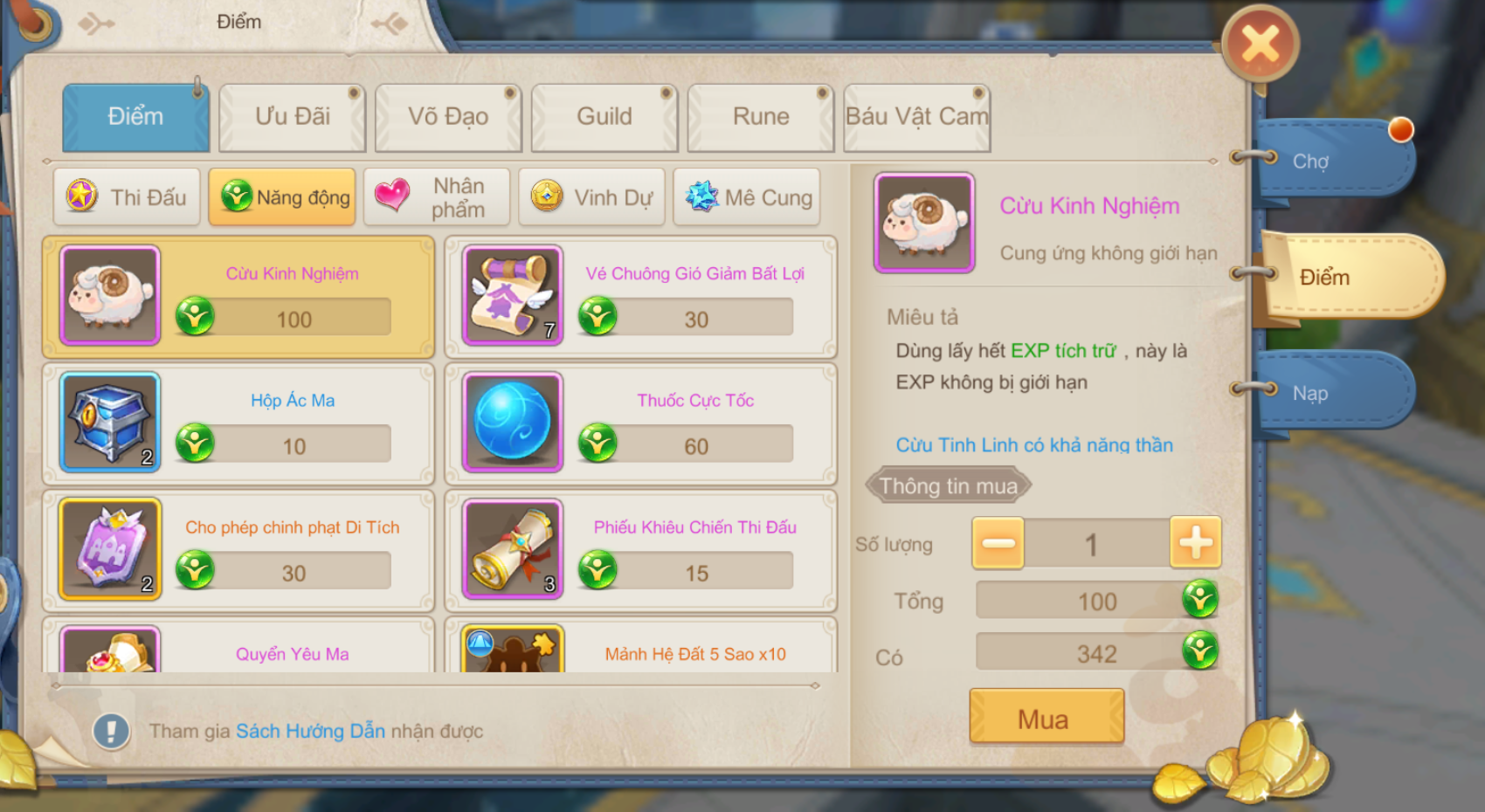Click the Mảnh Hệ Đất 5 Sao x10 icon
Viewport: 1485px width, 812px height.
point(511,650)
